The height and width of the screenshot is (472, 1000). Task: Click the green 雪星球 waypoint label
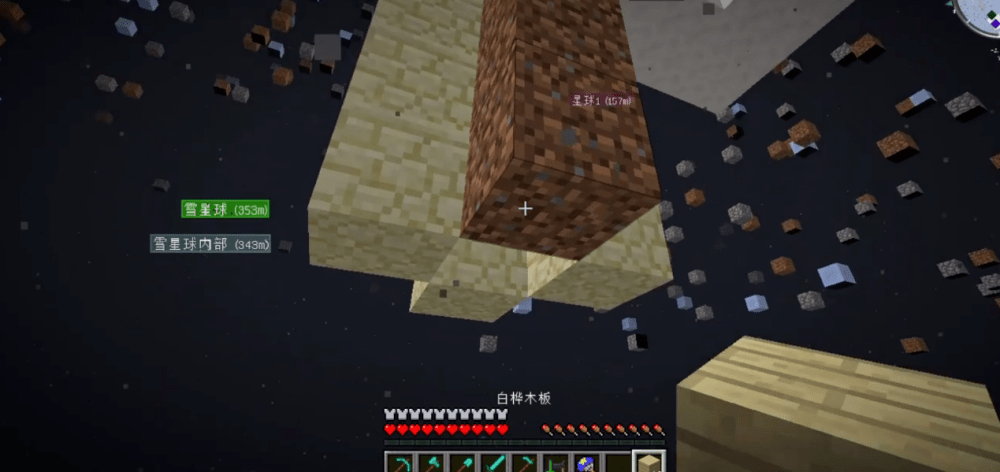(x=225, y=209)
